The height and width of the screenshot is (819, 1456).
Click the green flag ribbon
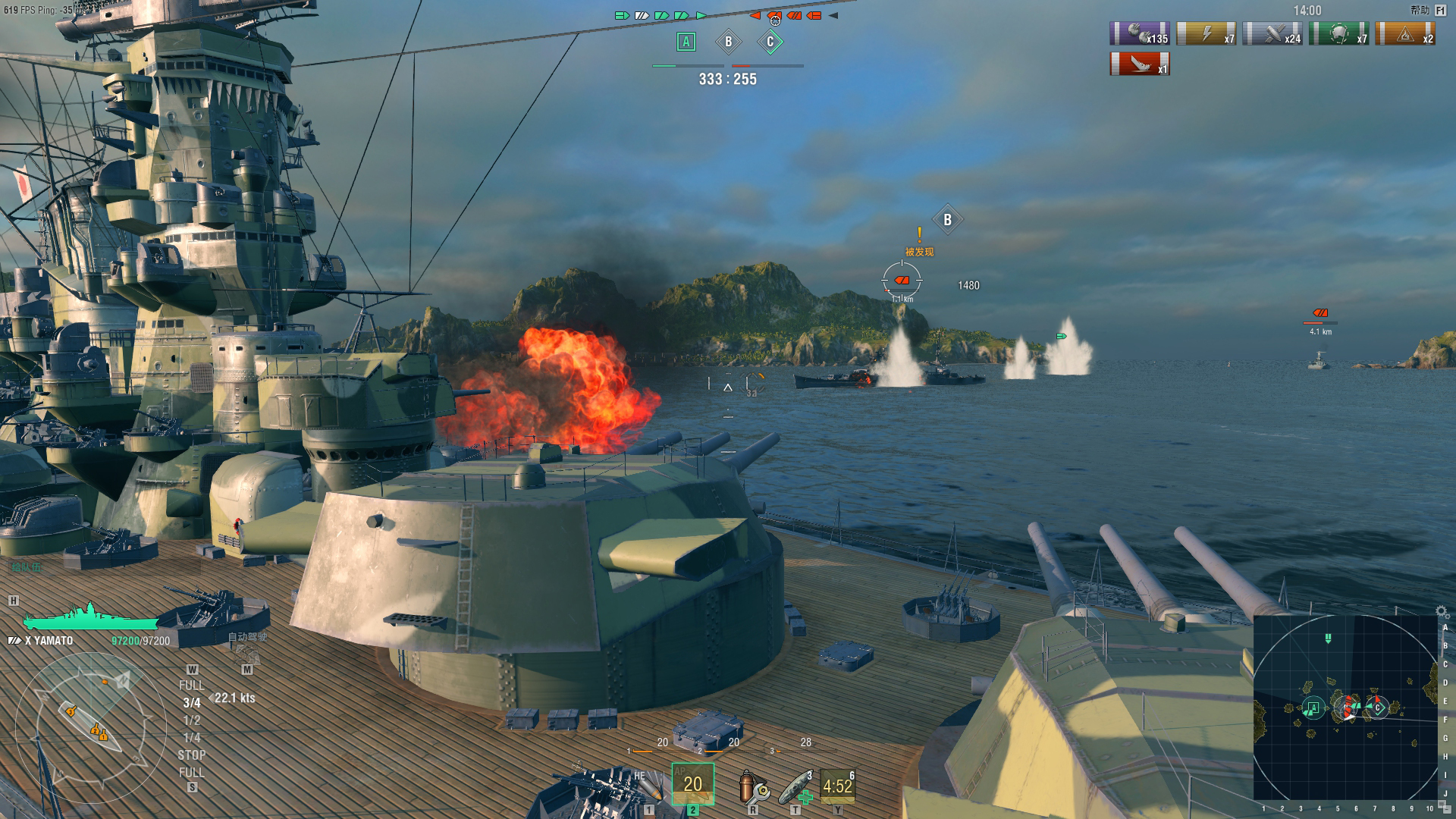1338,34
